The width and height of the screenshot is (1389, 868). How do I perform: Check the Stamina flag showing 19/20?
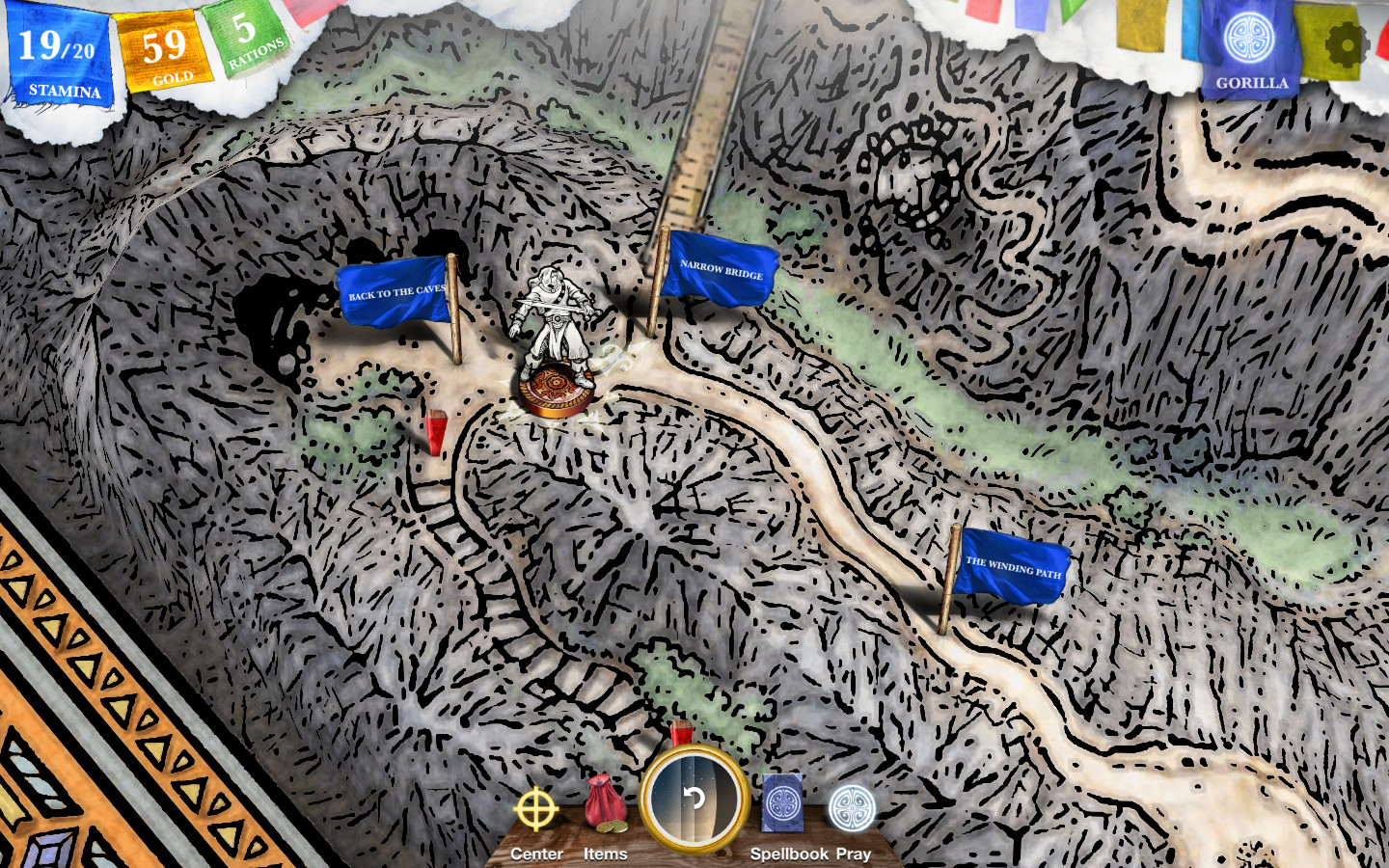(58, 53)
